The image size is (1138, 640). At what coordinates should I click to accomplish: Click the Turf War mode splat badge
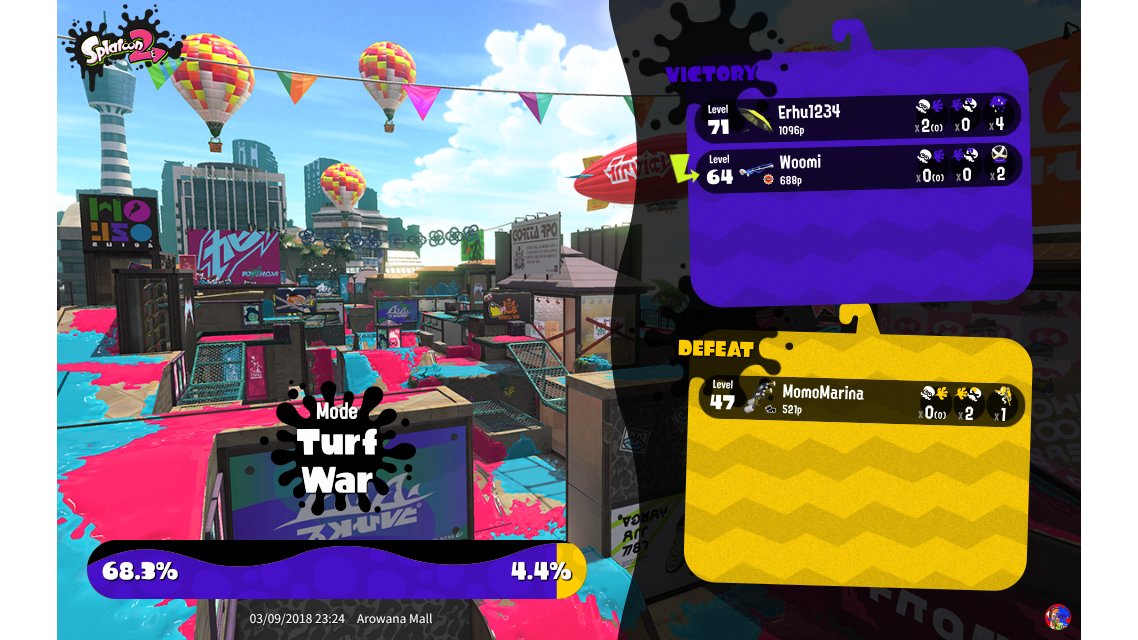pyautogui.click(x=337, y=448)
